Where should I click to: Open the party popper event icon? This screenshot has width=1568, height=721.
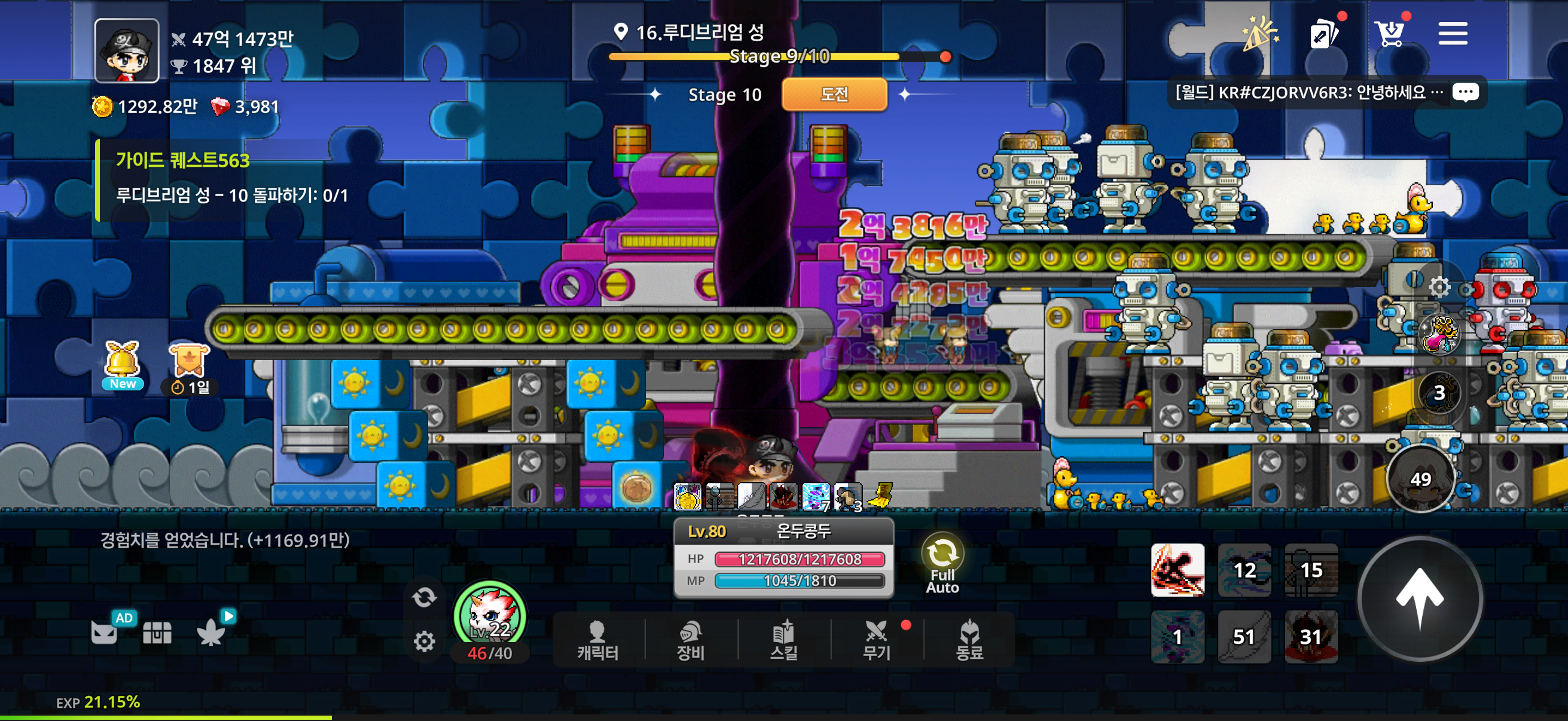point(1259,33)
